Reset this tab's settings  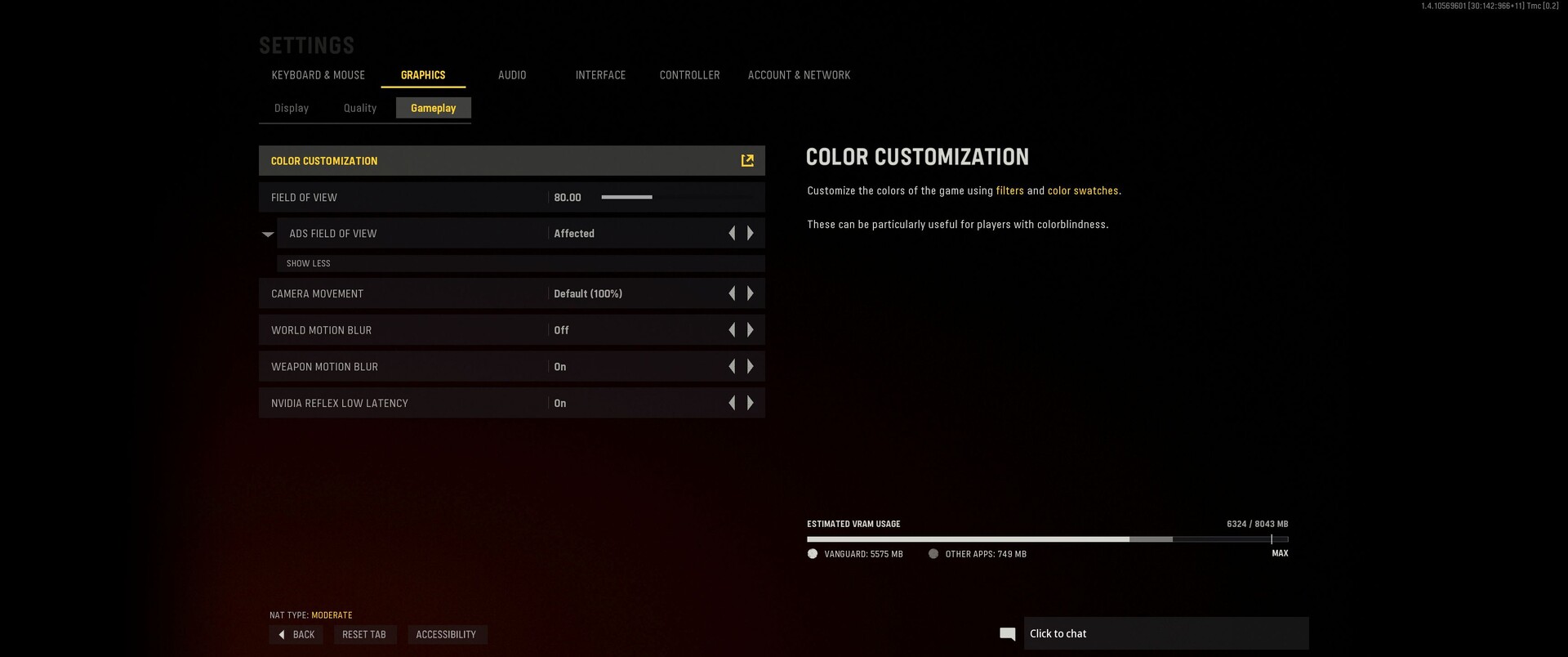tap(364, 635)
